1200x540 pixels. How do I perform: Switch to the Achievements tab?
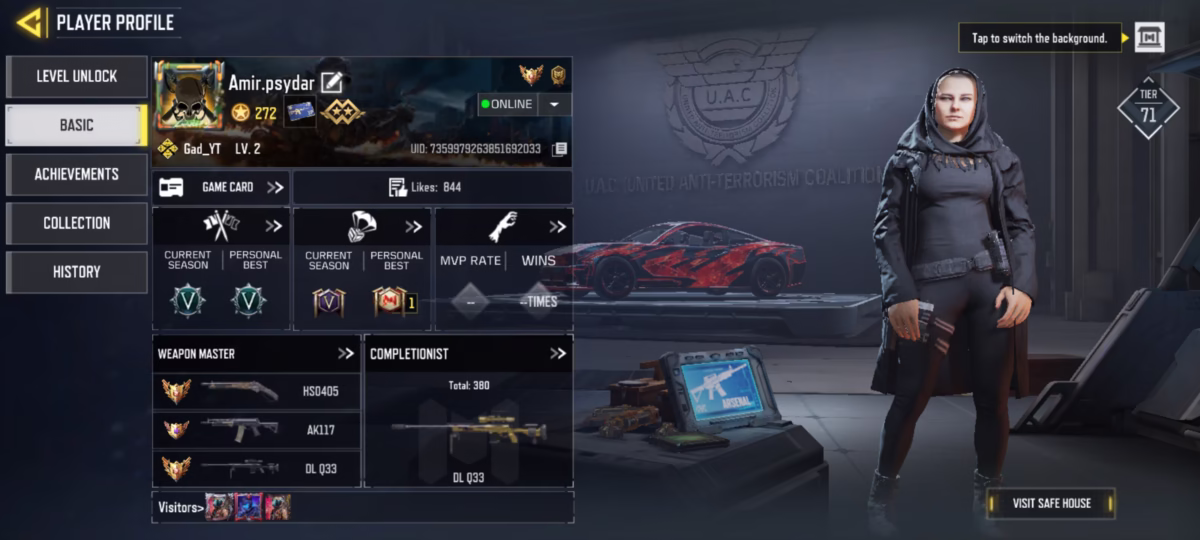tap(77, 174)
